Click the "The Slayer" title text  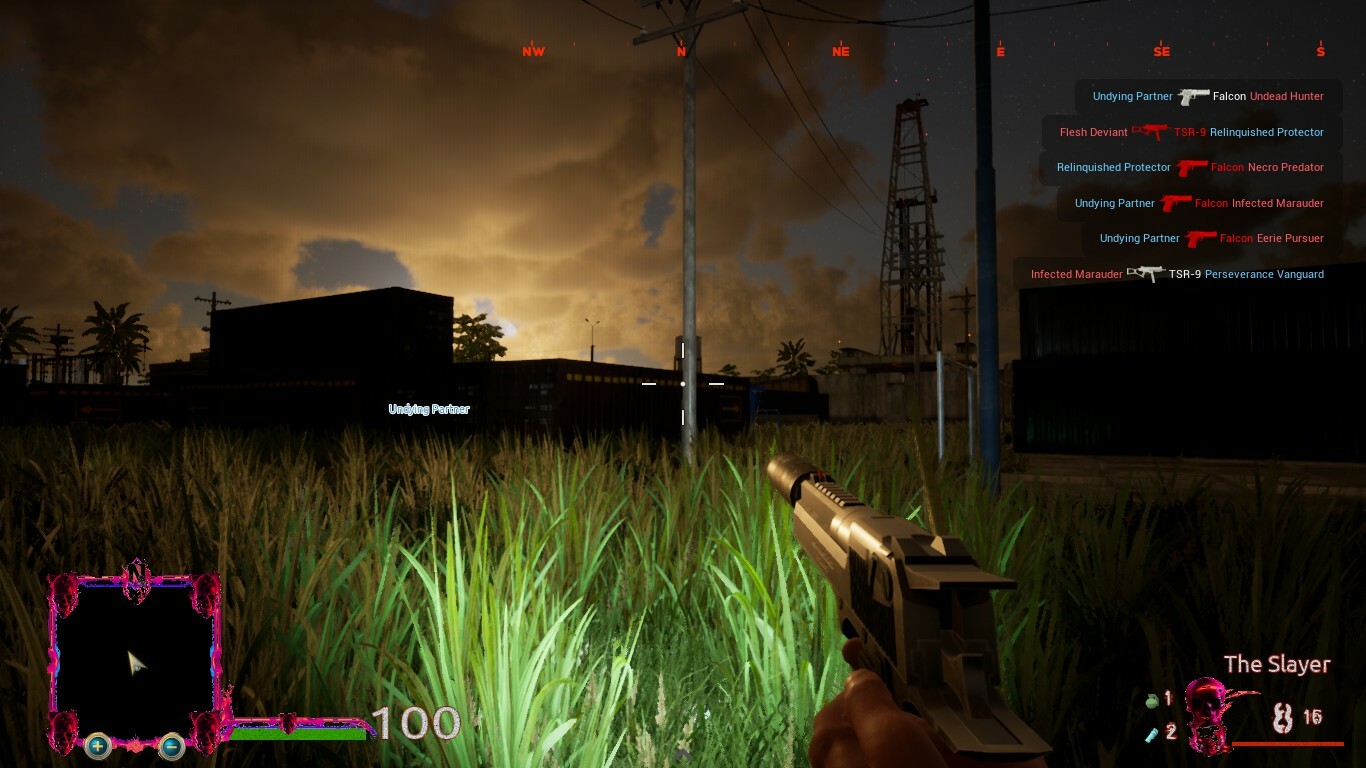click(x=1276, y=663)
